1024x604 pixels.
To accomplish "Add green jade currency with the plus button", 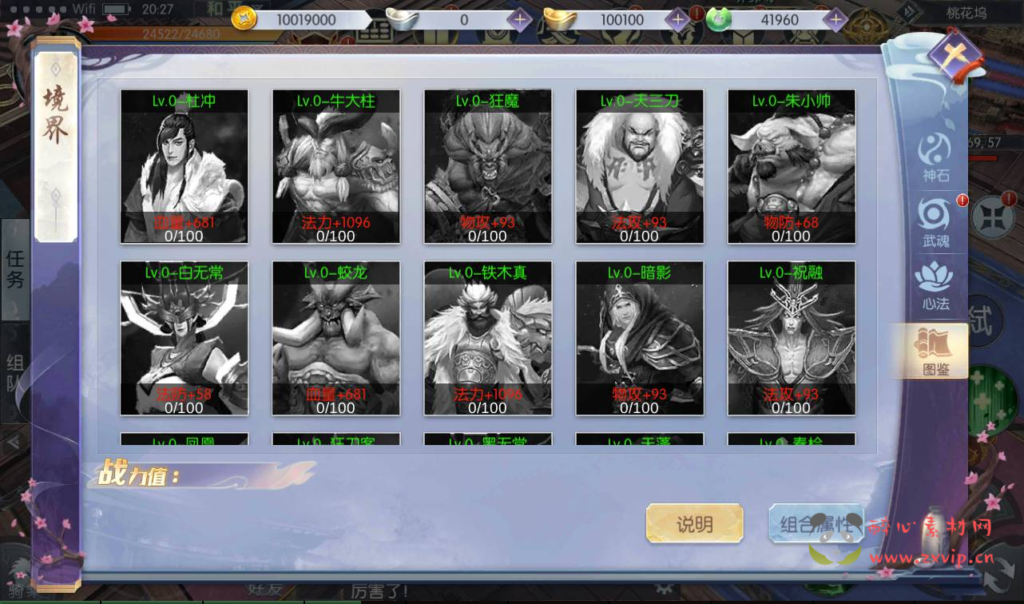I will pyautogui.click(x=836, y=19).
